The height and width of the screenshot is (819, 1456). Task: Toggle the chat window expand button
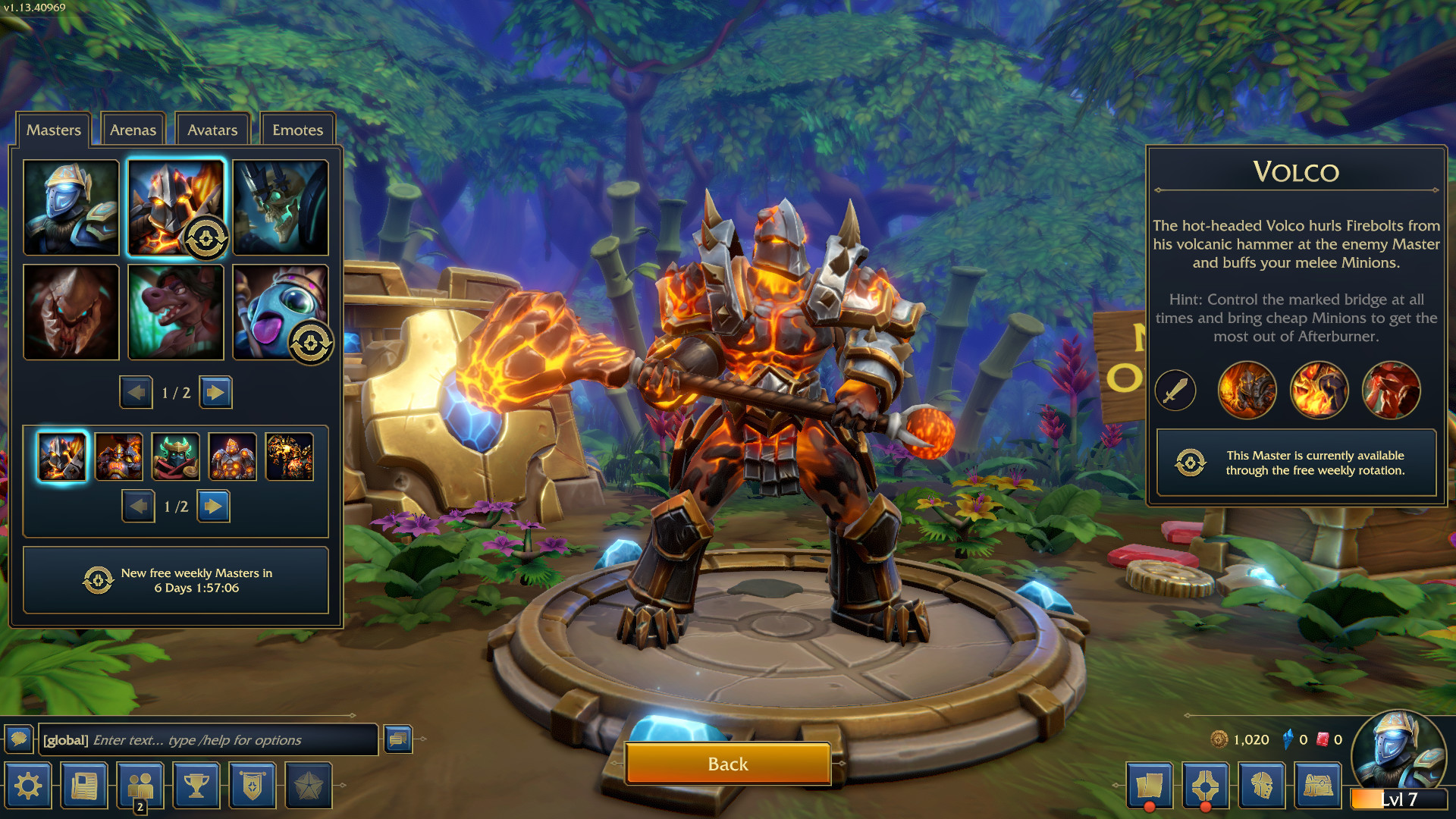pyautogui.click(x=398, y=739)
